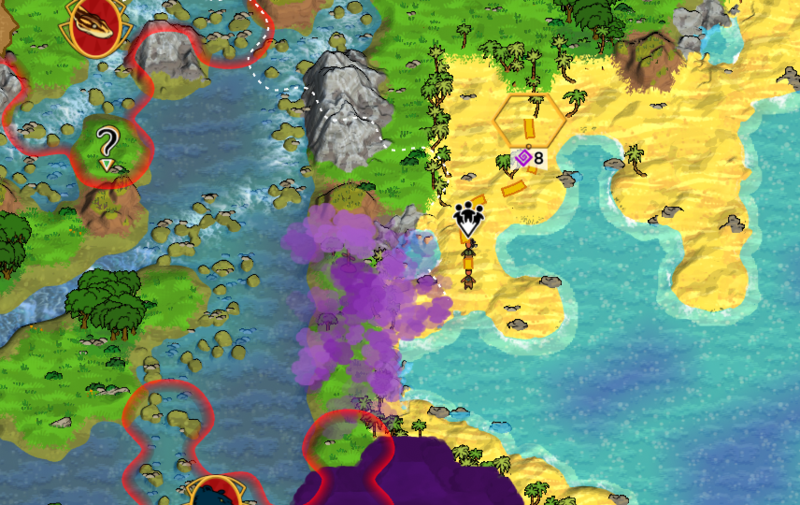The image size is (800, 505).
Task: Select the party marker with people icon
Action: 467,220
